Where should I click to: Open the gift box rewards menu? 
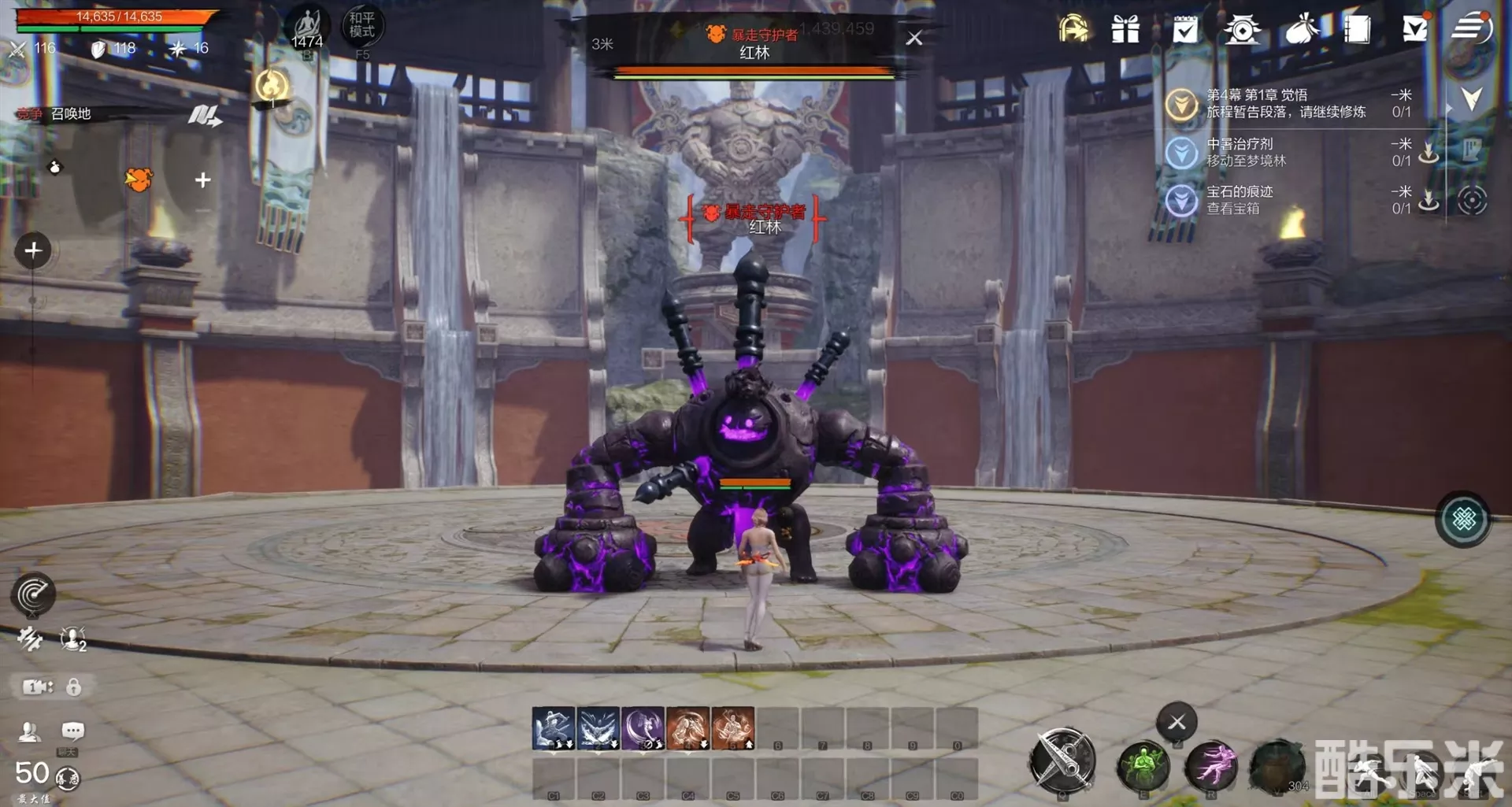(1125, 30)
